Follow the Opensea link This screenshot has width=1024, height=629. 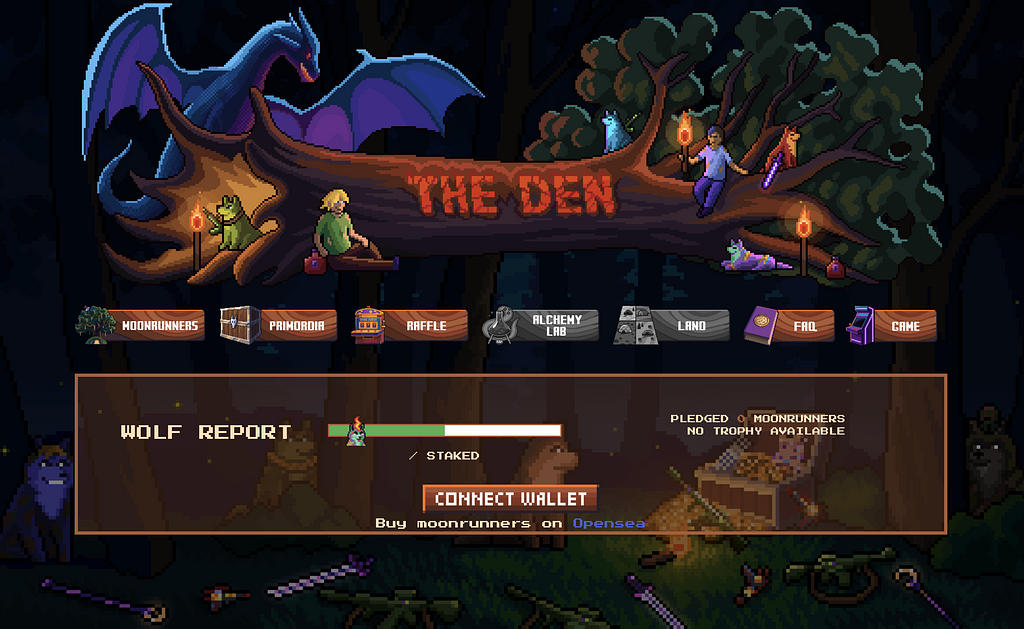(x=608, y=523)
